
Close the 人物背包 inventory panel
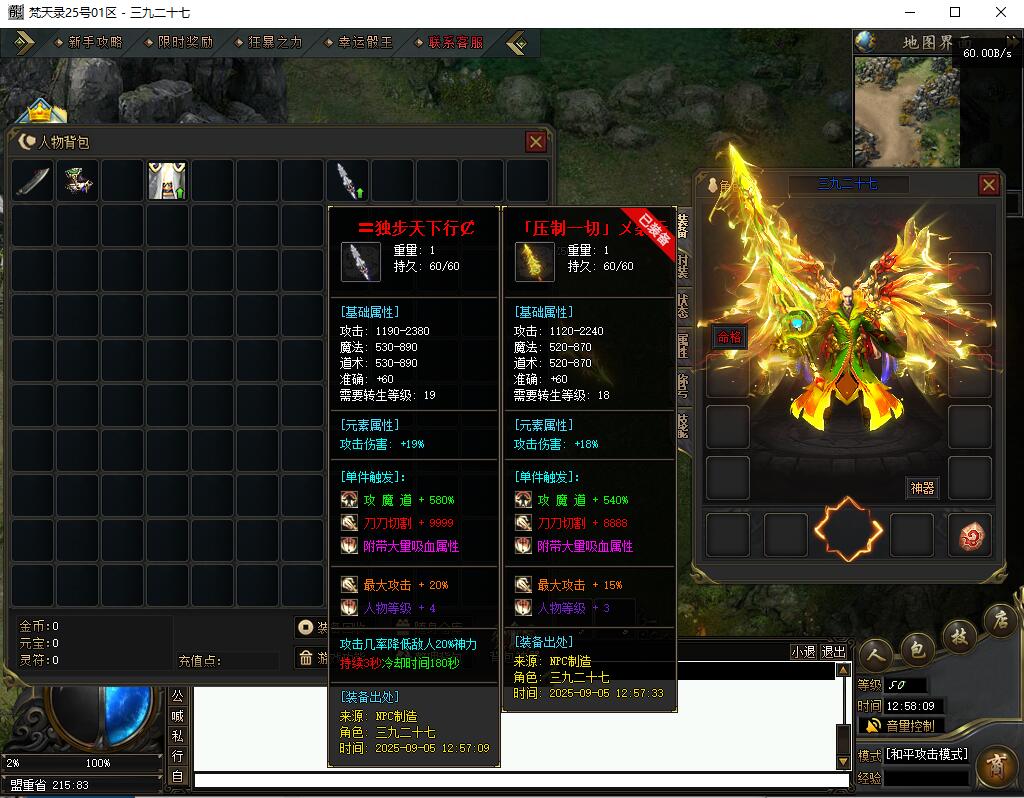coord(536,142)
